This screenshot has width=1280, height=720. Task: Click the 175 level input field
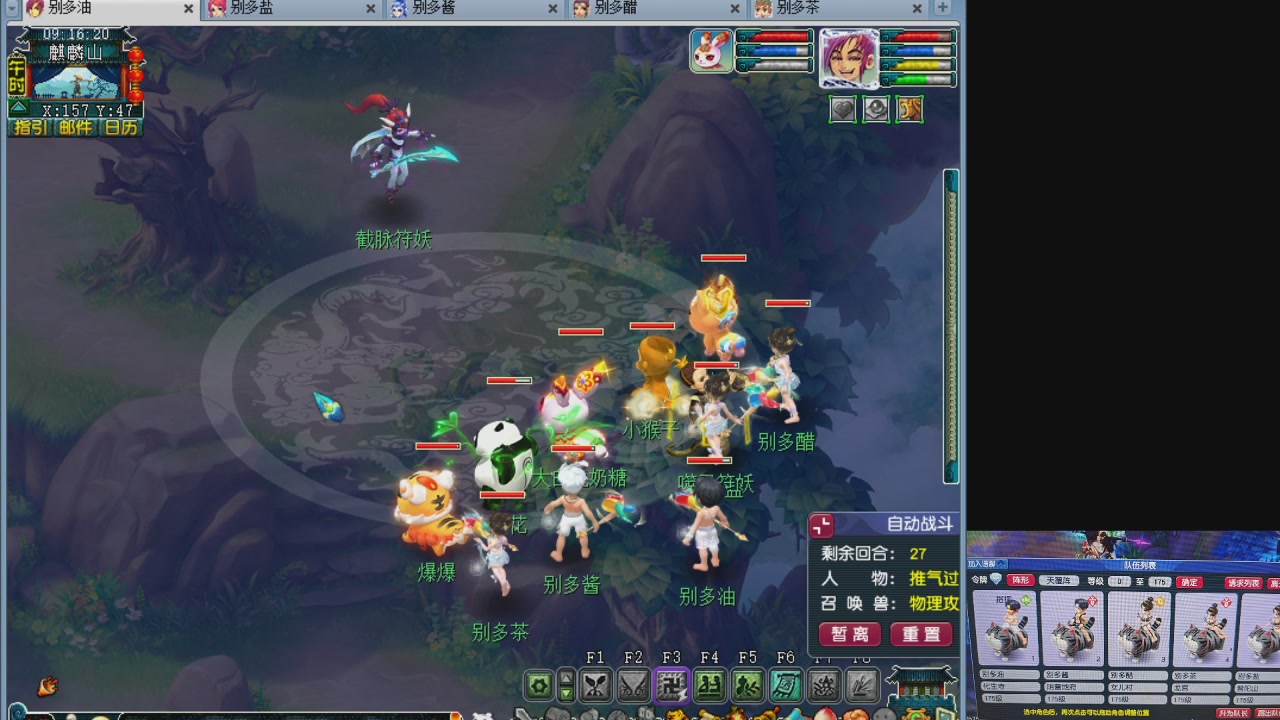(1158, 580)
